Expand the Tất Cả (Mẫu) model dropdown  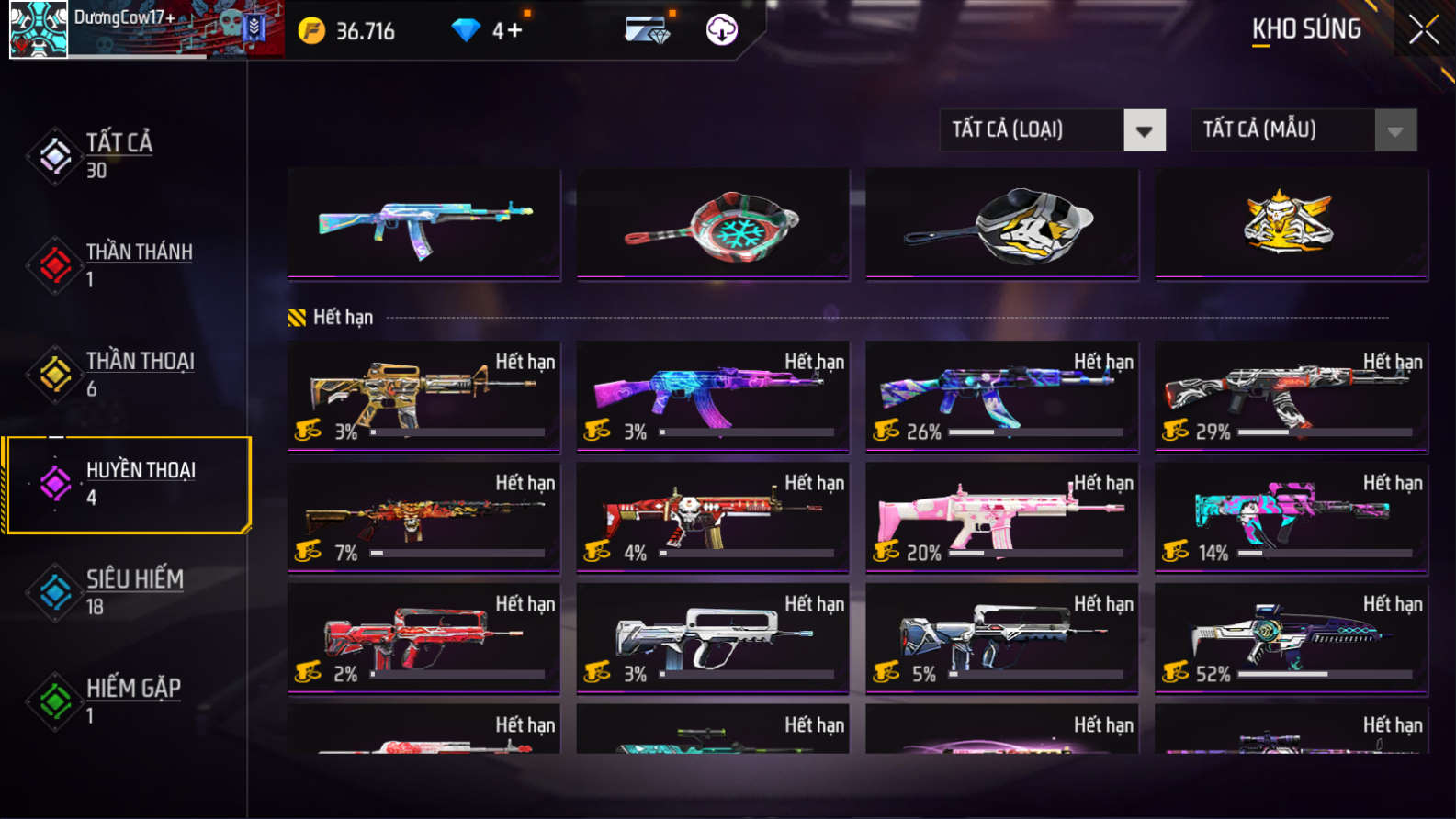pyautogui.click(x=1394, y=130)
